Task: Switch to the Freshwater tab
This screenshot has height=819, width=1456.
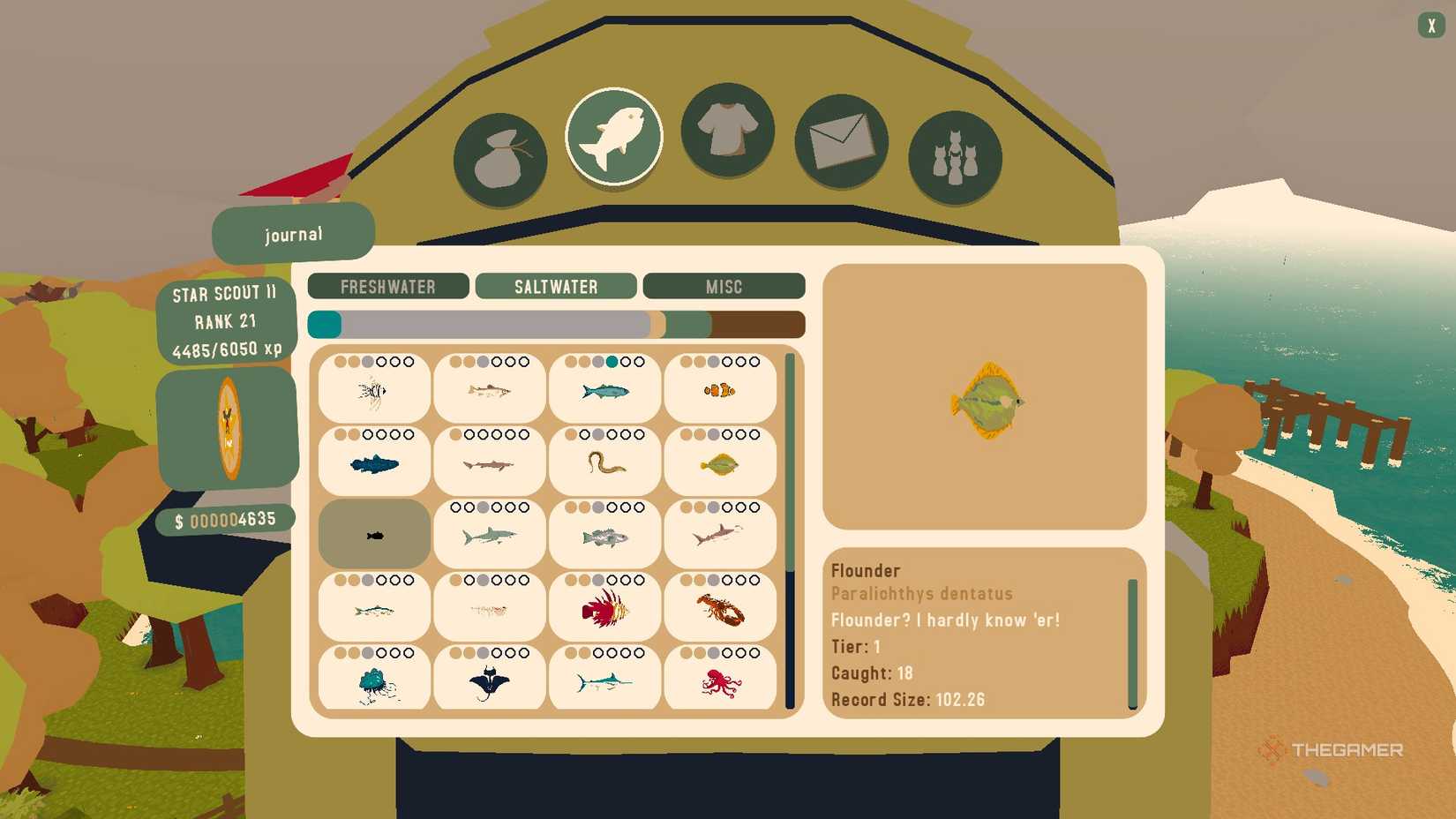Action: [388, 286]
